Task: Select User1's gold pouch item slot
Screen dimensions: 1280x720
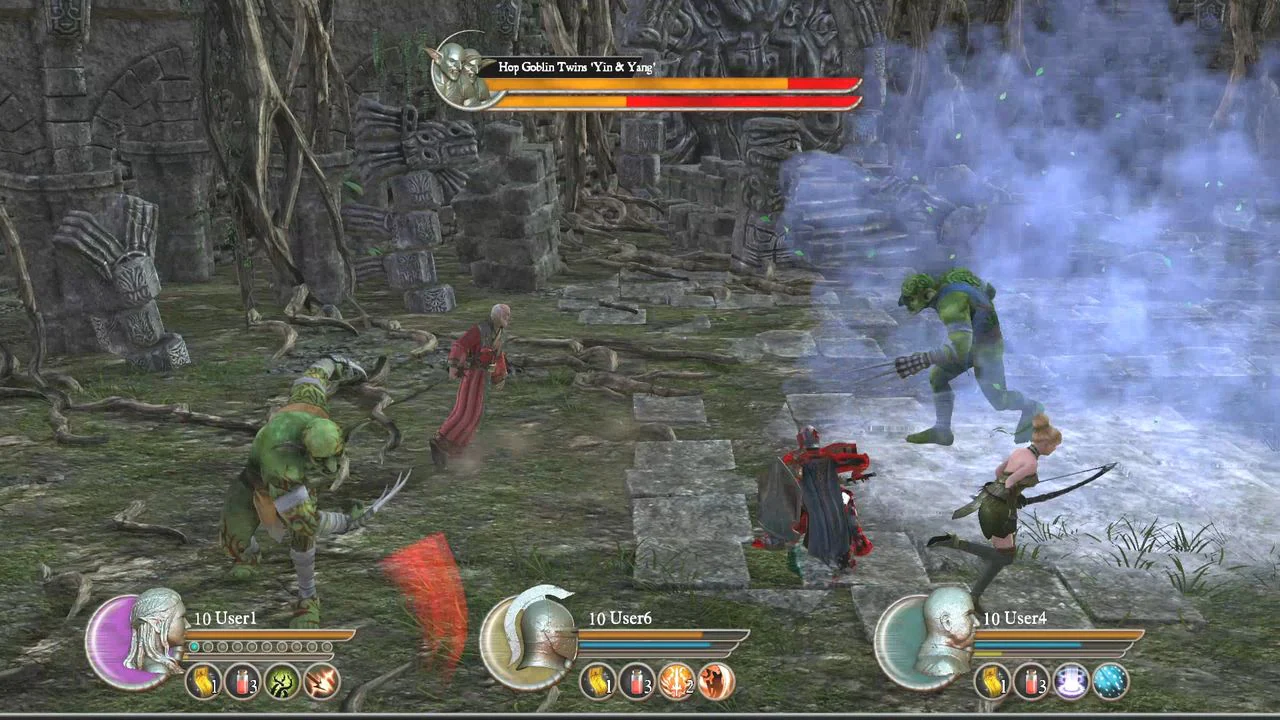Action: 205,683
